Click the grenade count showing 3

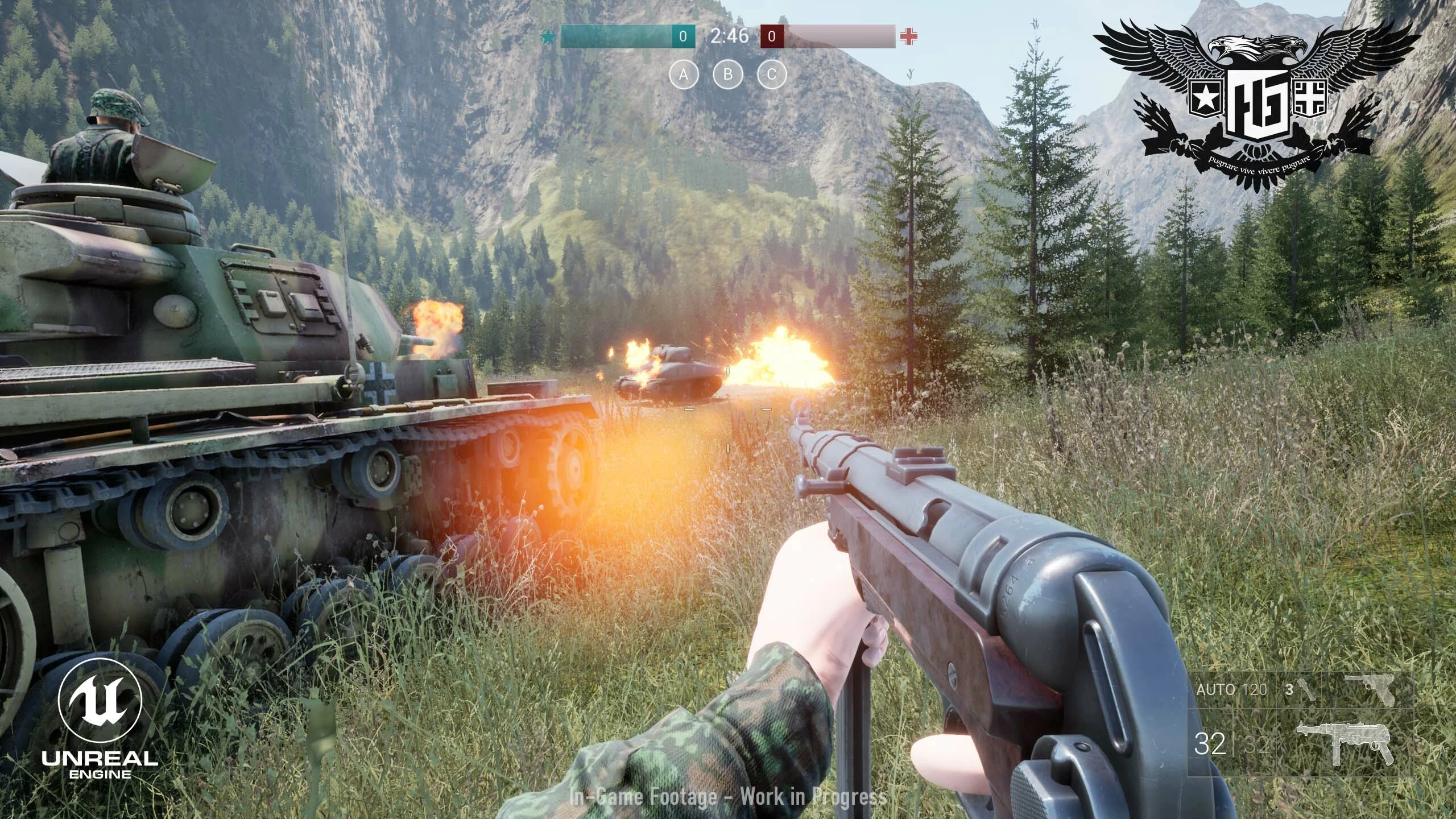click(x=1289, y=689)
